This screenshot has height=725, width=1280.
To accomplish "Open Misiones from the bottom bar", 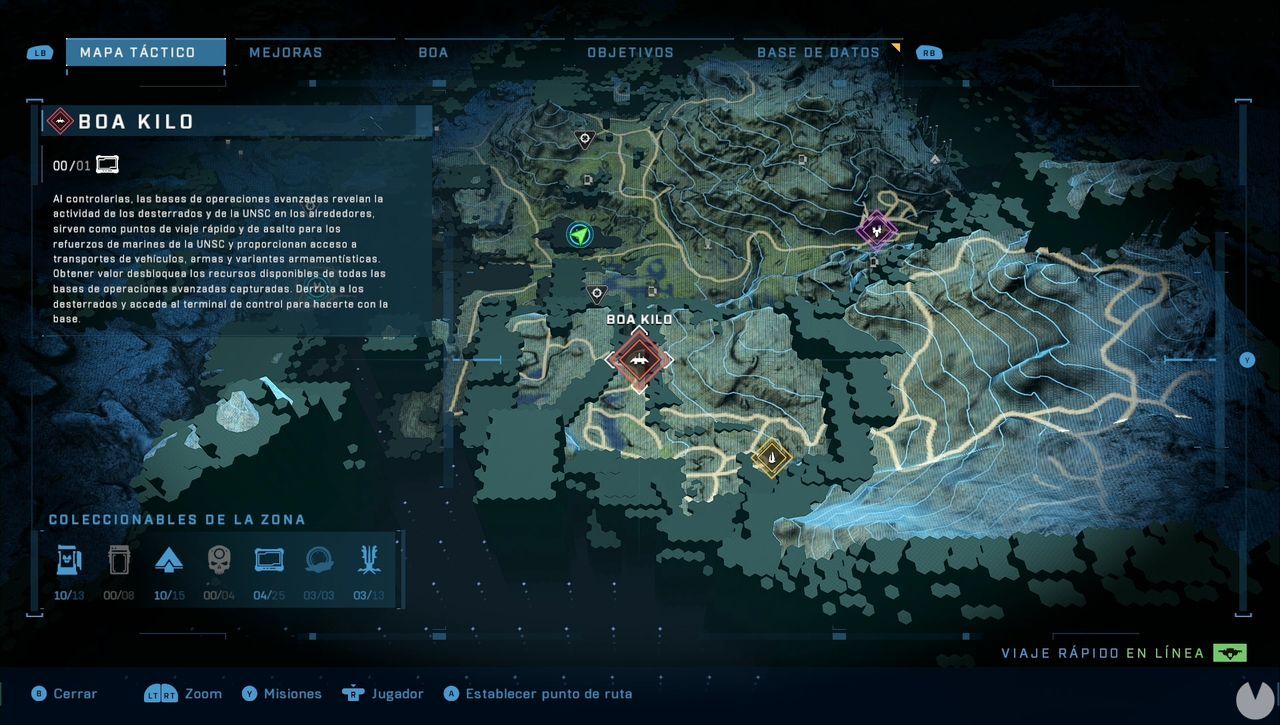I will tap(291, 693).
